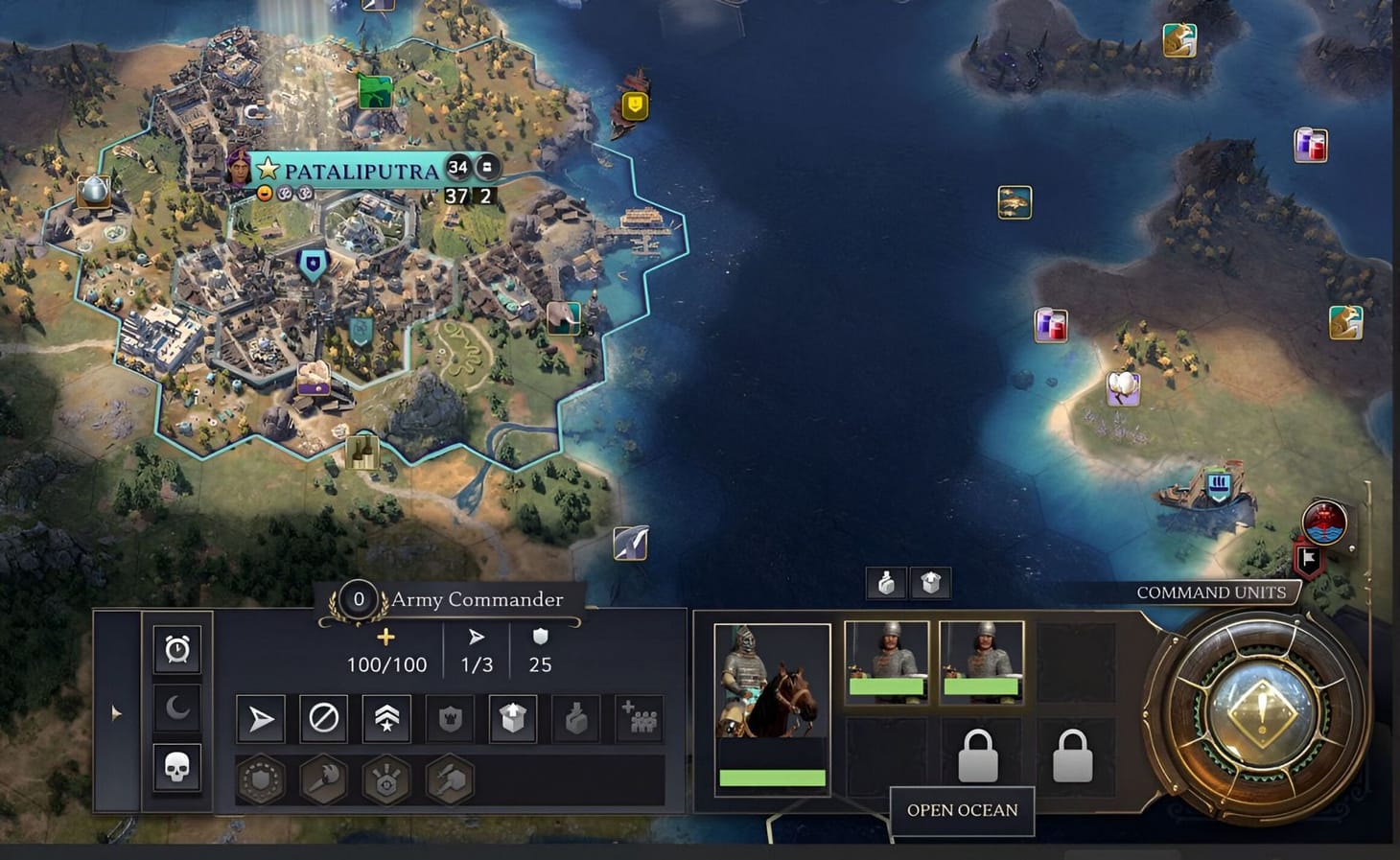Select the Army Commander title header
1400x860 pixels.
[477, 600]
